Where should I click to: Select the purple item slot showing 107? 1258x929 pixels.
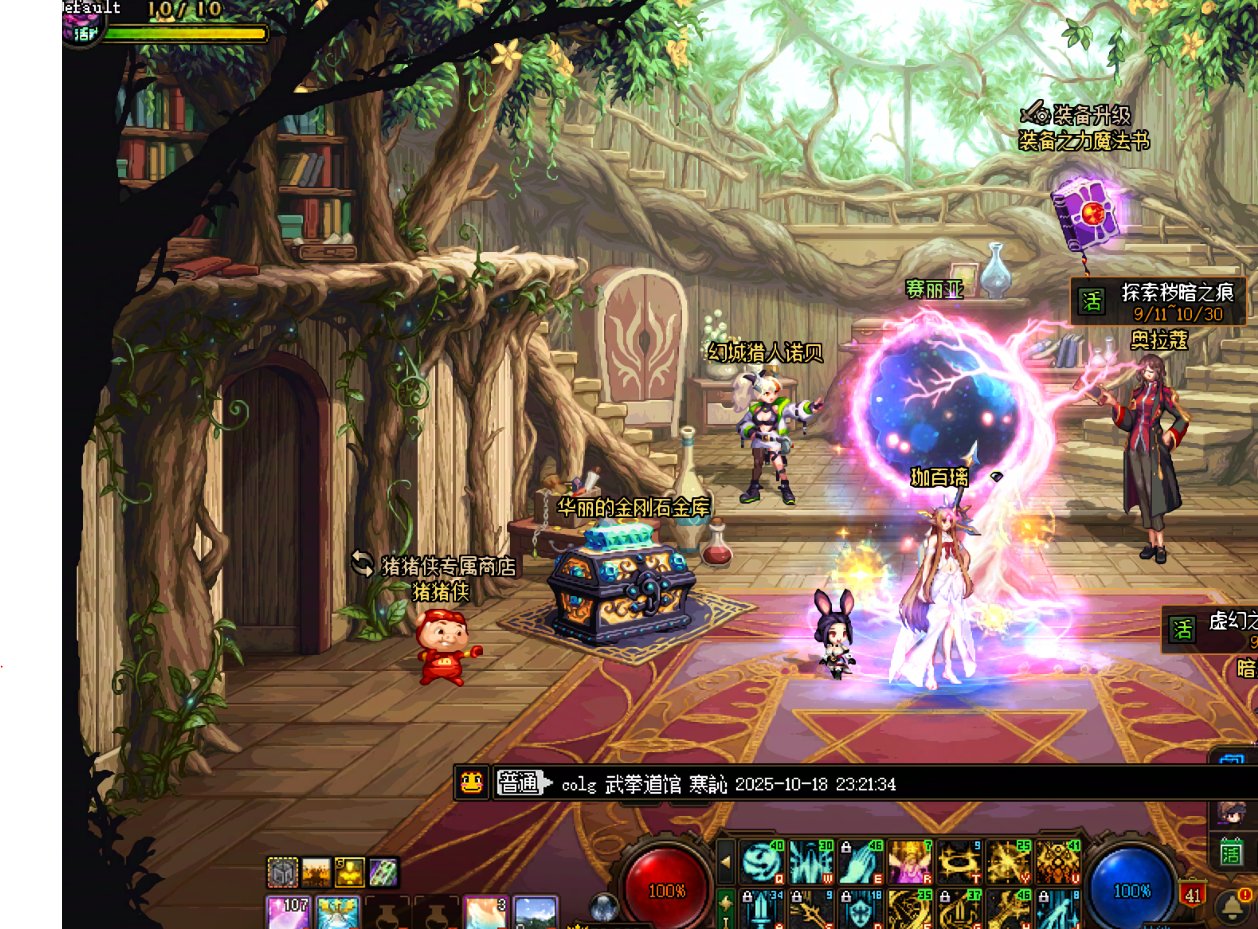(x=288, y=912)
